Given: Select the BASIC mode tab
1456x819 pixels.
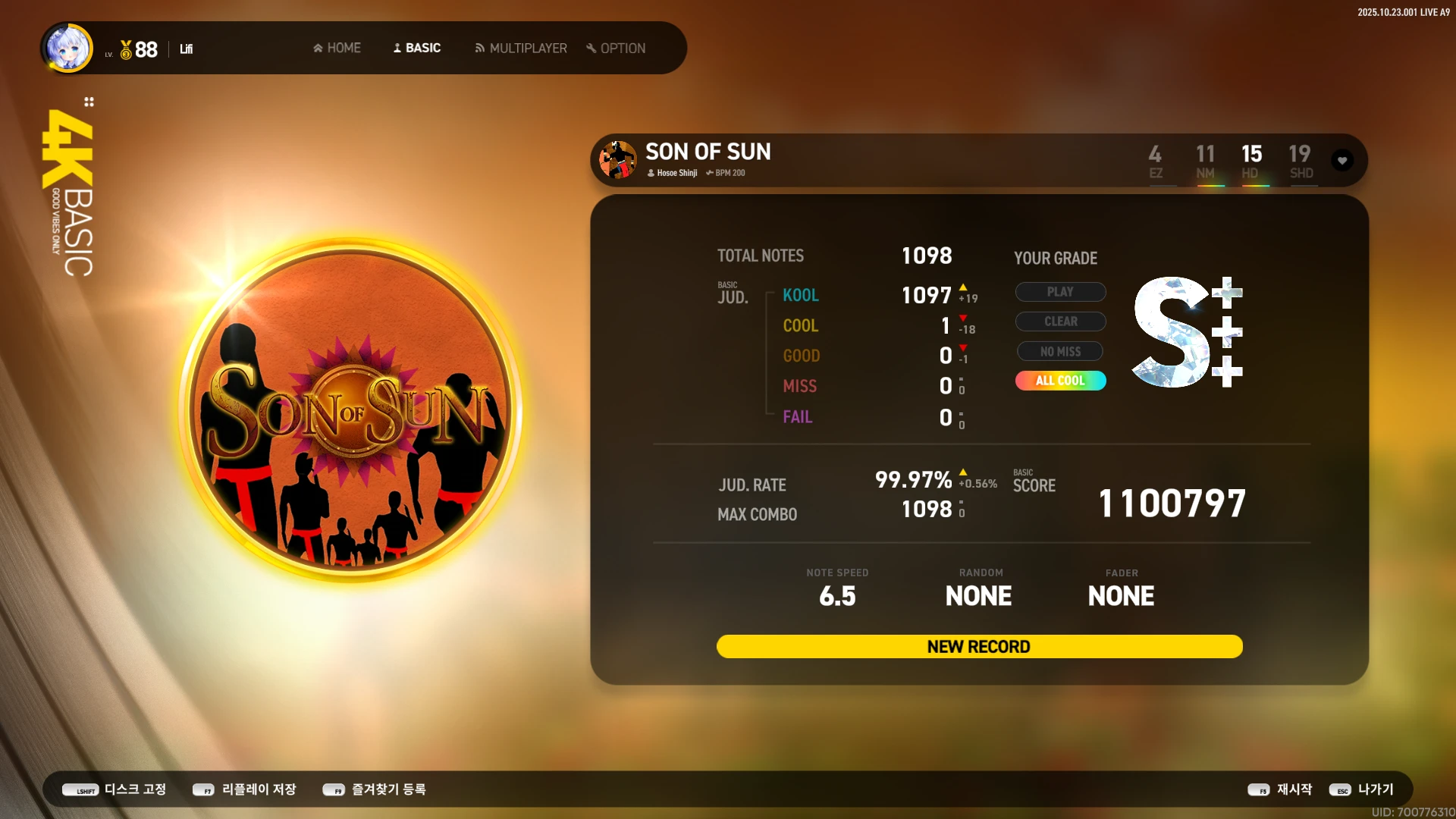Looking at the screenshot, I should coord(416,48).
